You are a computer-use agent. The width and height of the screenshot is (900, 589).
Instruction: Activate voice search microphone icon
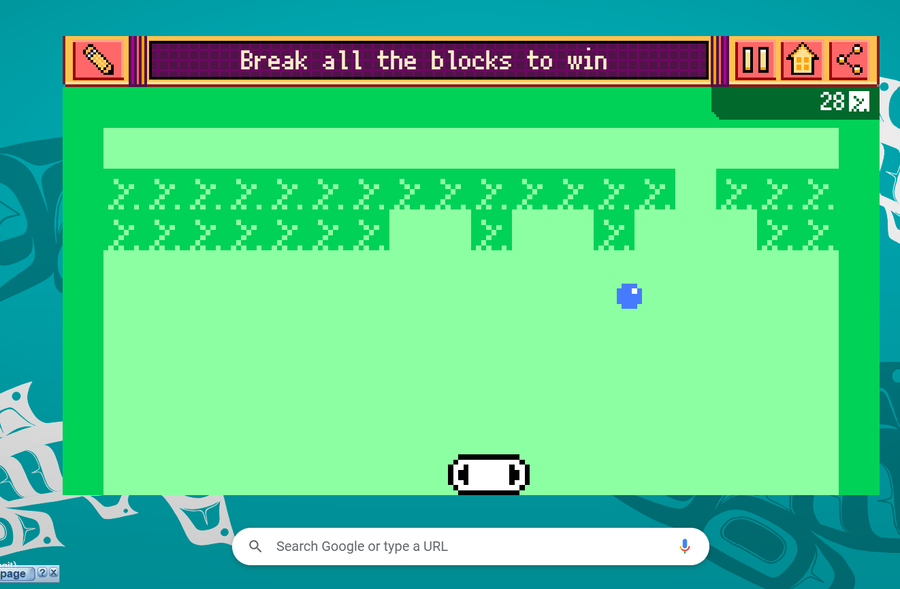pos(685,546)
